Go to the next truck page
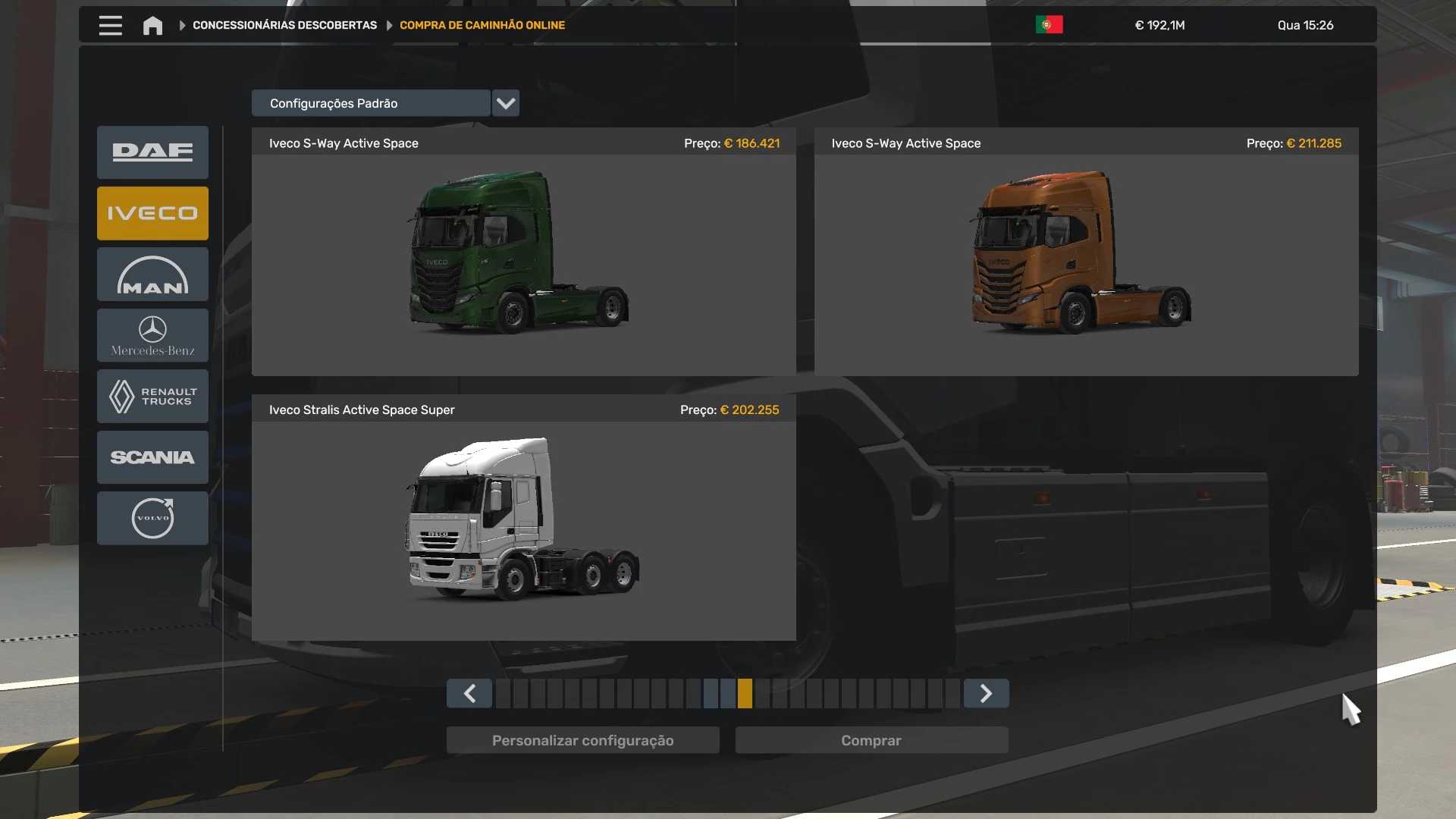This screenshot has width=1456, height=819. click(x=986, y=693)
